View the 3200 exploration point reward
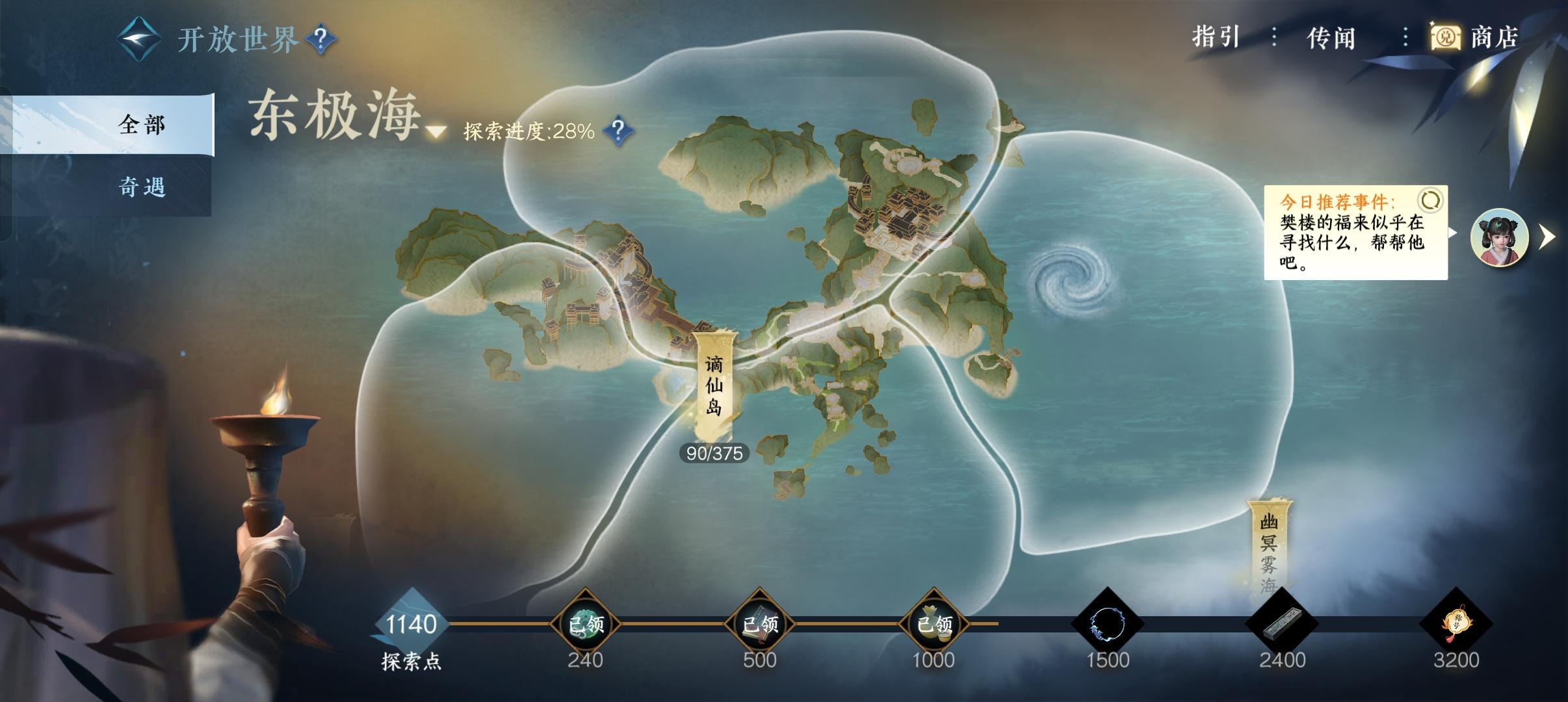This screenshot has width=1568, height=702. point(1456,624)
